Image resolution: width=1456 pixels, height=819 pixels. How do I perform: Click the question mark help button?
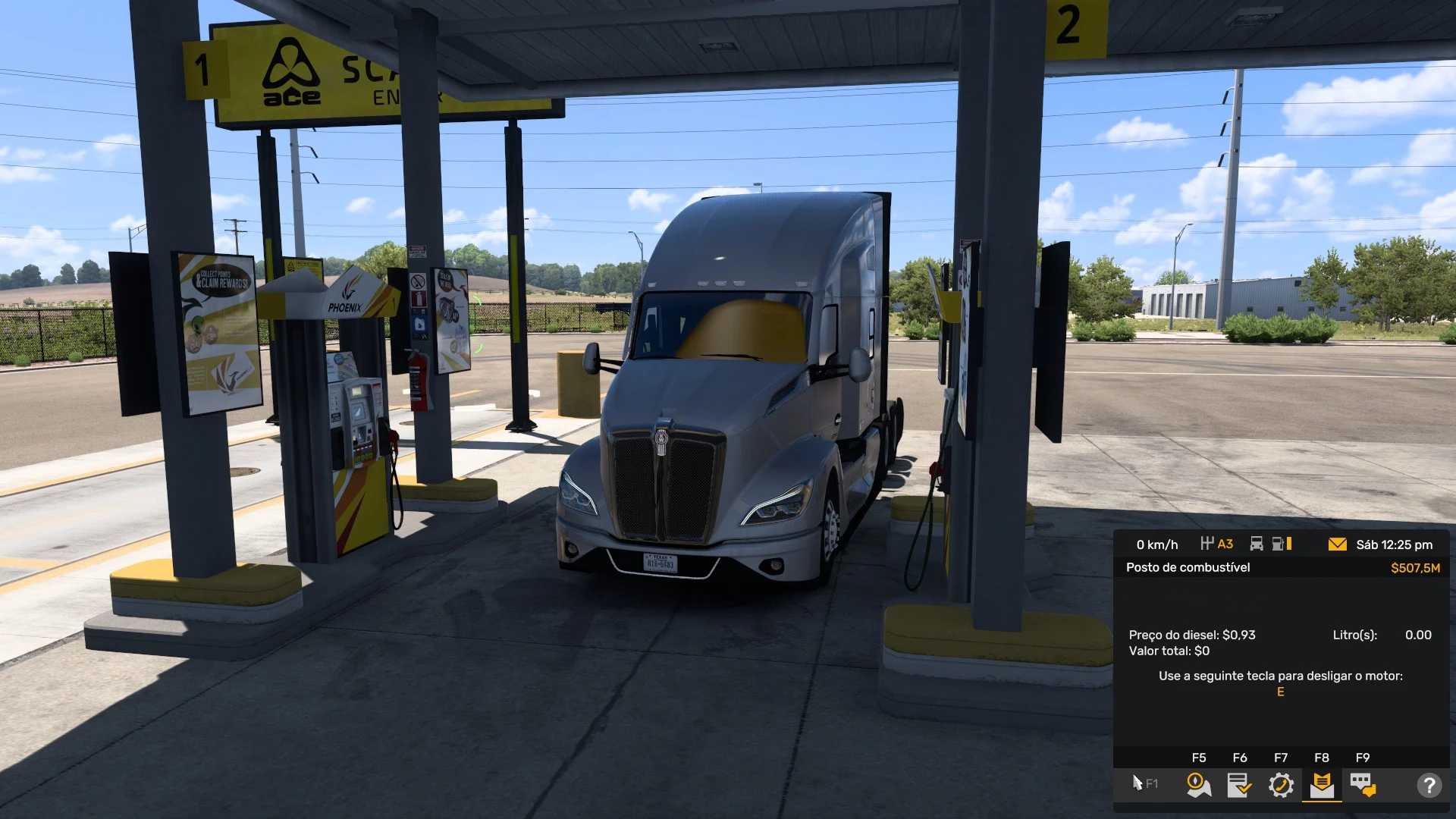pyautogui.click(x=1429, y=785)
